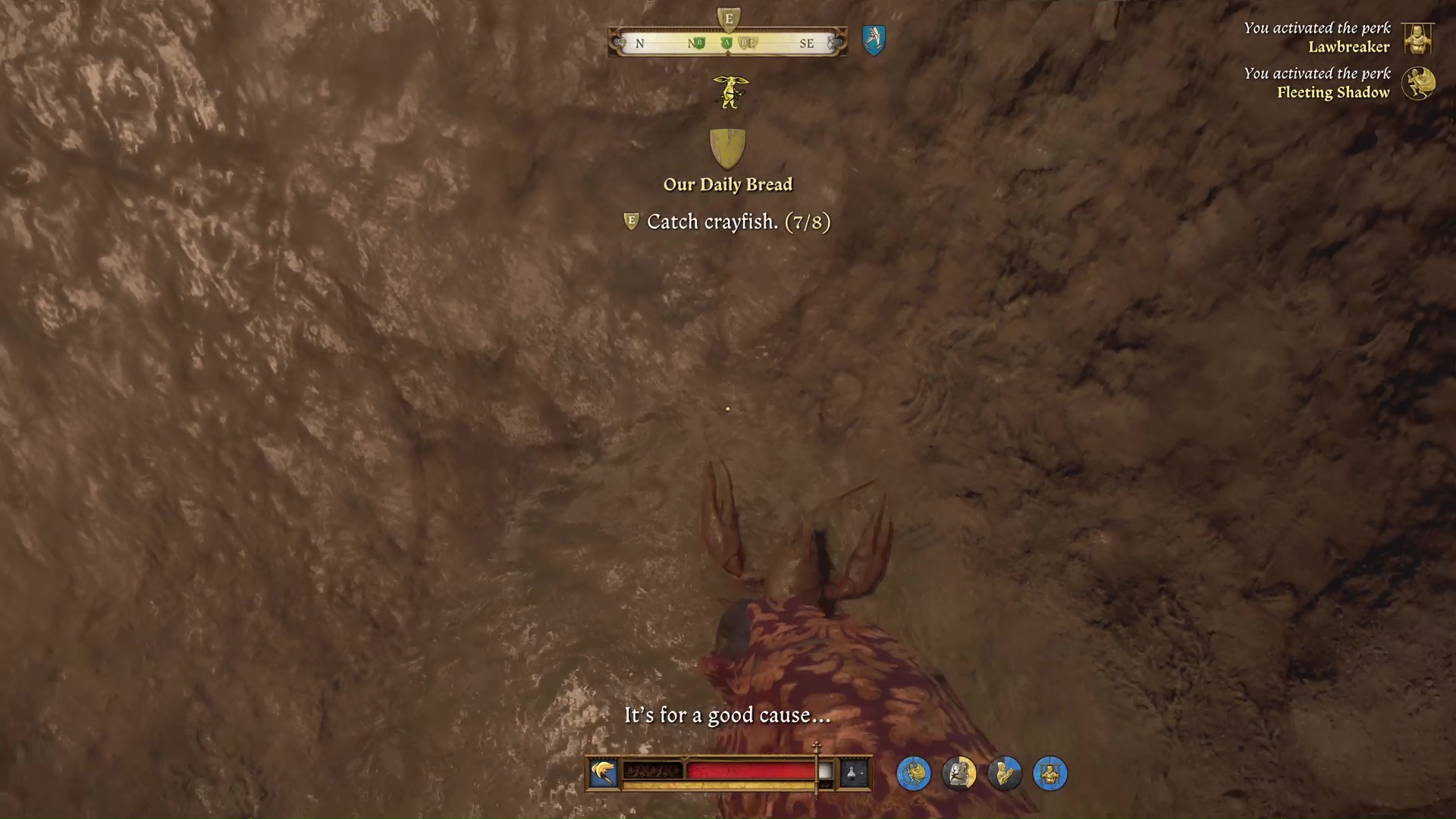Click the left compass bar end ornament
Image resolution: width=1456 pixels, height=819 pixels.
(x=618, y=43)
